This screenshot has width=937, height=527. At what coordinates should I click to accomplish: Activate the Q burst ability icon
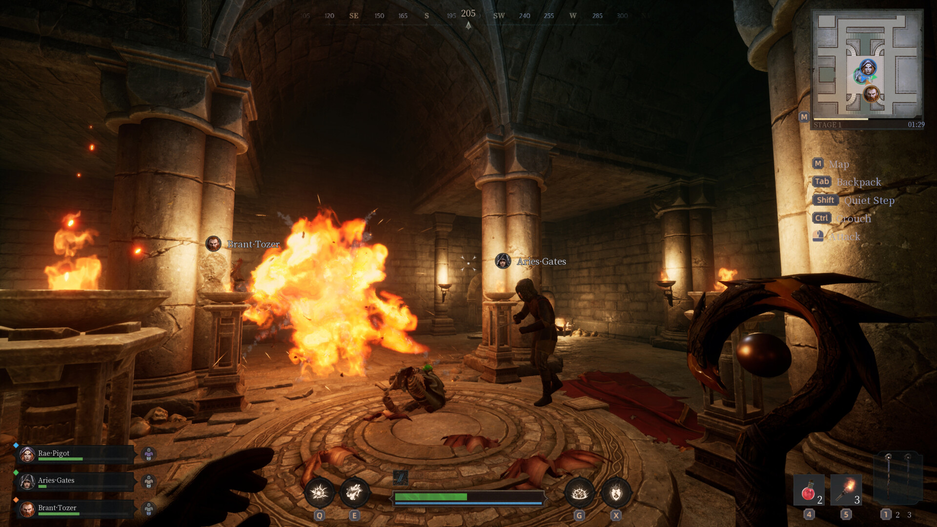pos(320,492)
